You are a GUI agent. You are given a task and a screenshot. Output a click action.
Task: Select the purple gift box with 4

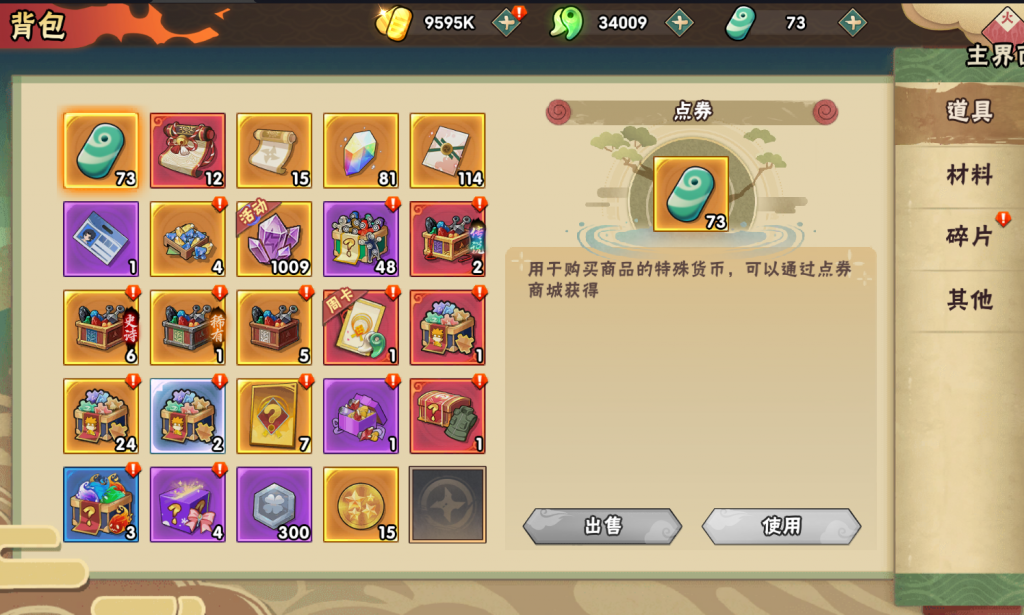tap(188, 504)
